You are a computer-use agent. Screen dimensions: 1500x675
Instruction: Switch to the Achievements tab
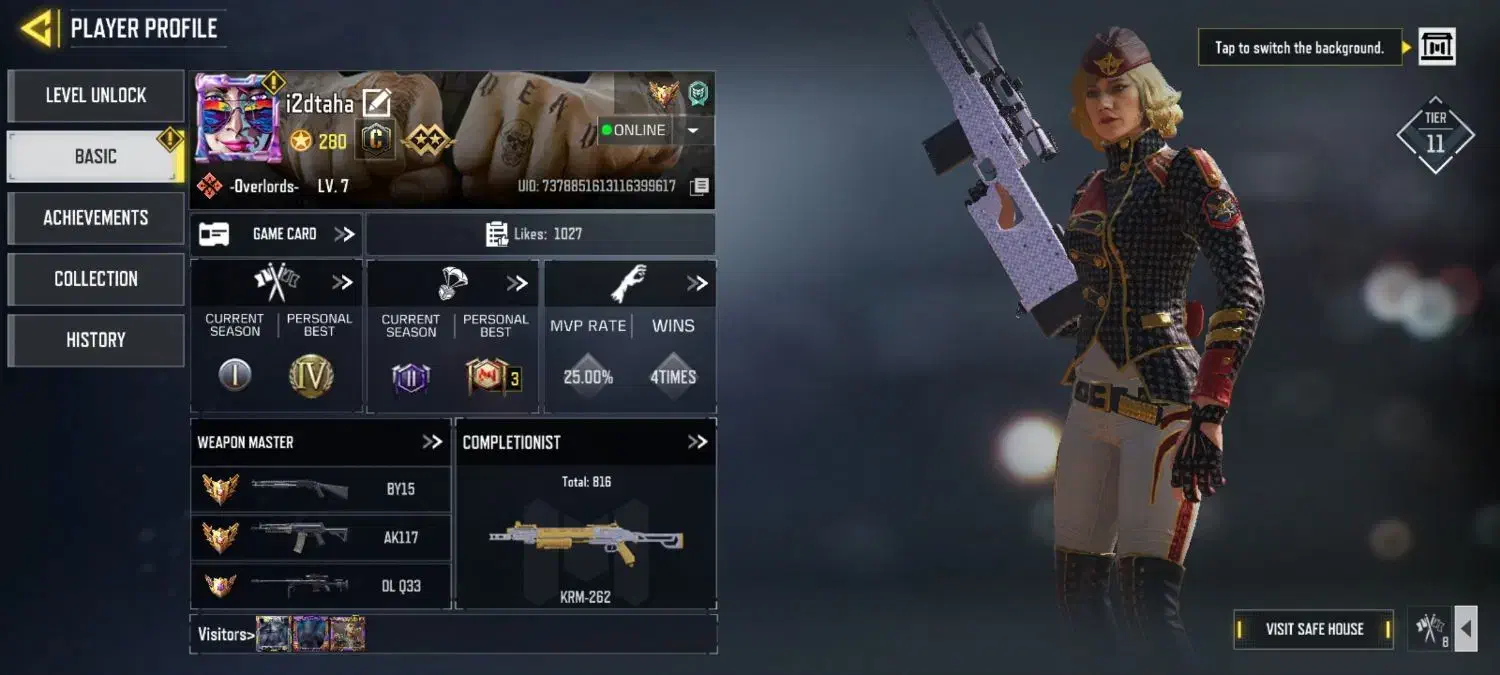click(96, 218)
